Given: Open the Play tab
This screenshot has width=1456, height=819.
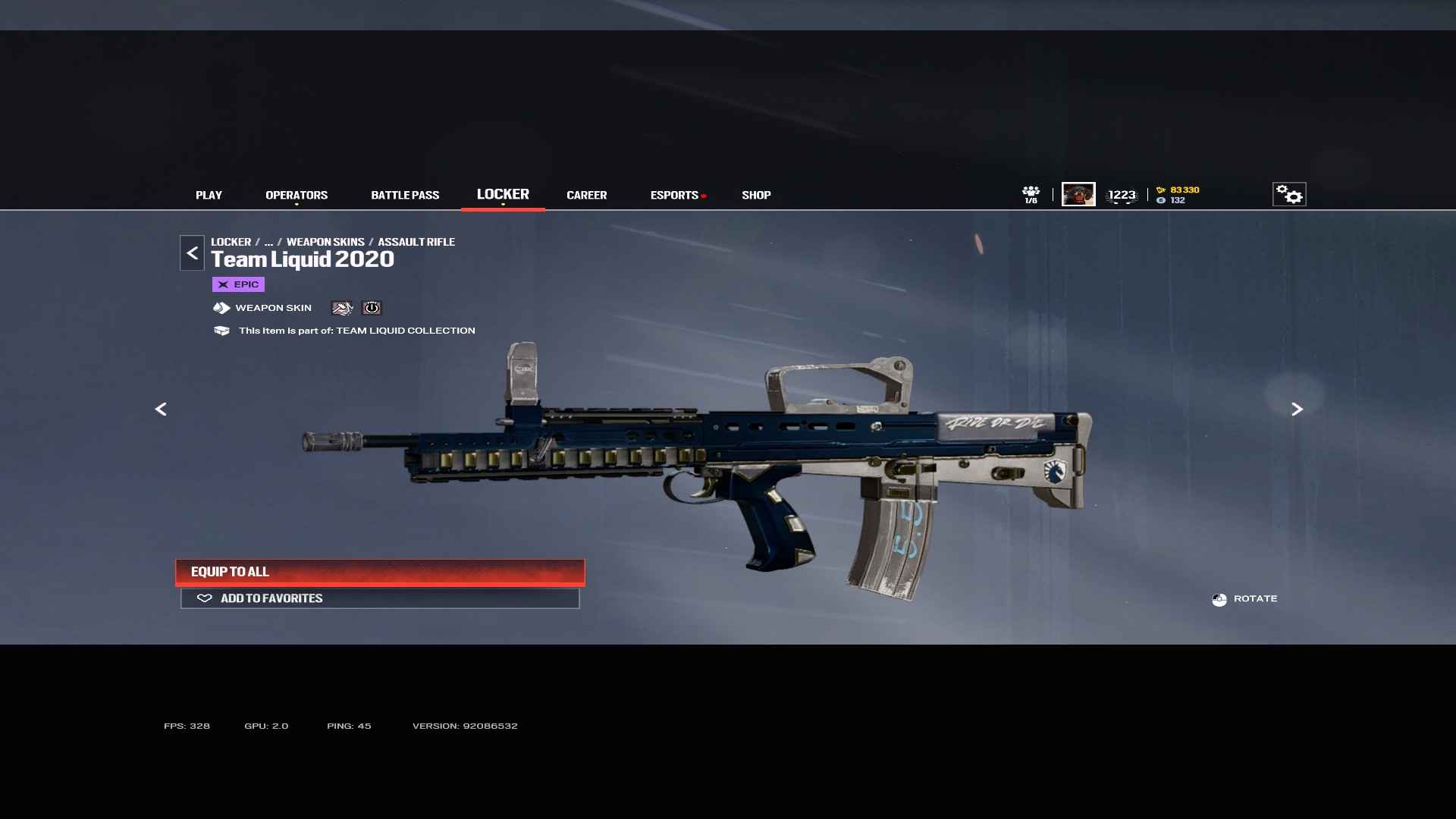Looking at the screenshot, I should tap(209, 195).
